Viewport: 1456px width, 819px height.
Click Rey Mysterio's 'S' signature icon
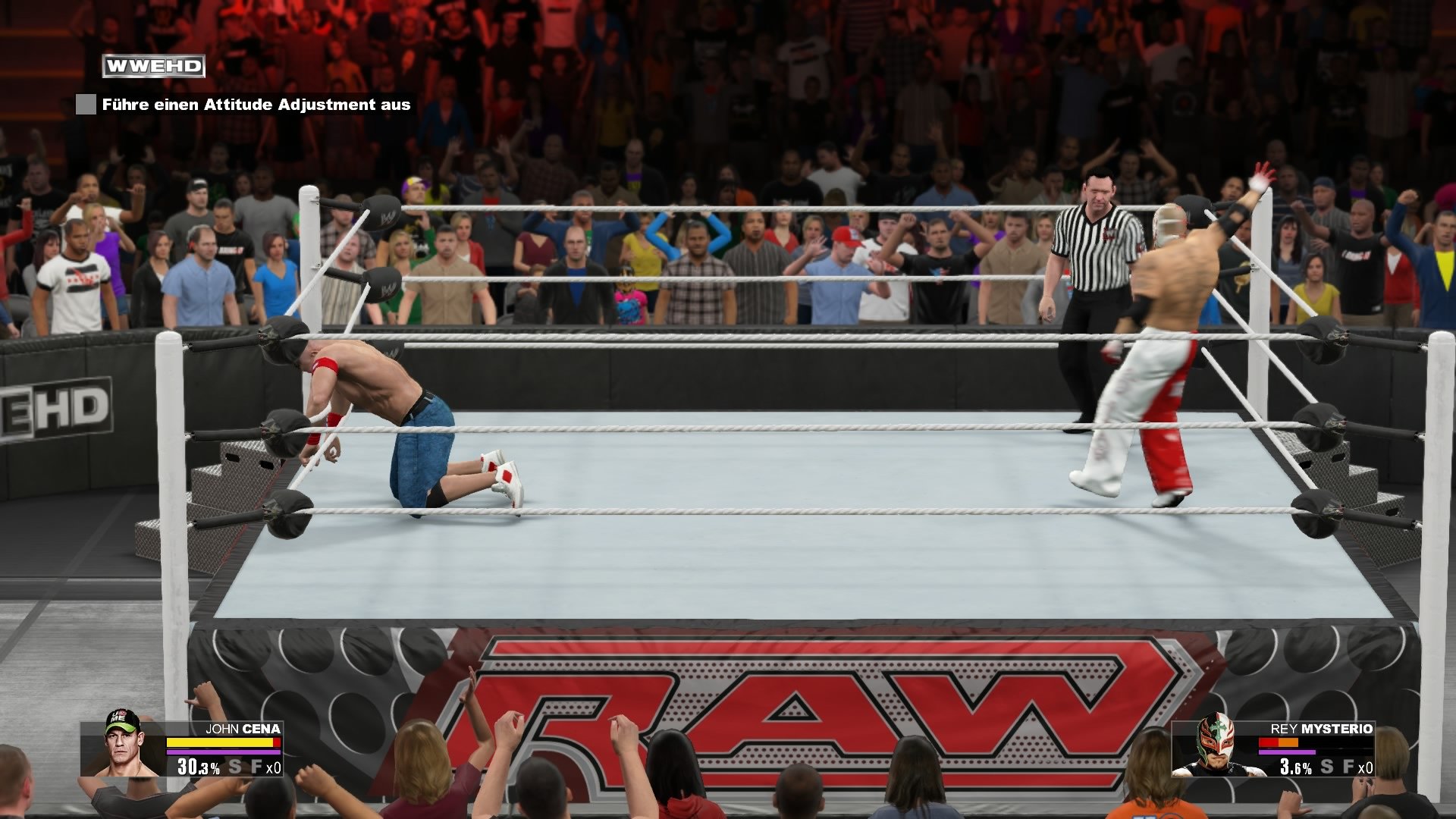click(x=1326, y=767)
